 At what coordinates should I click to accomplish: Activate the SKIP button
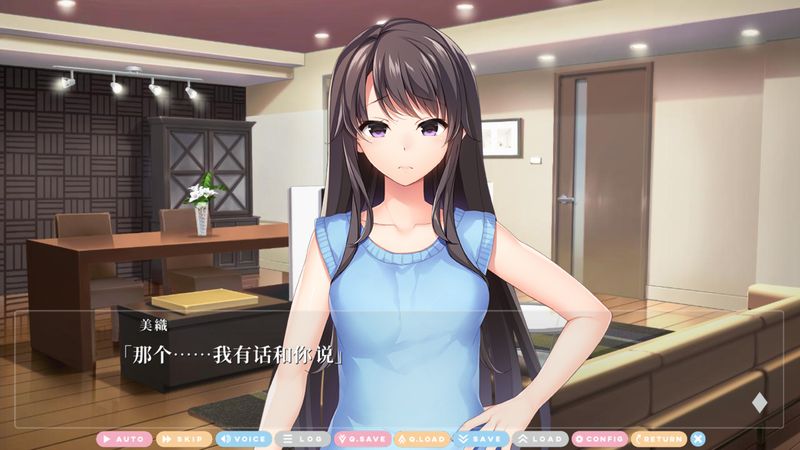[183, 439]
